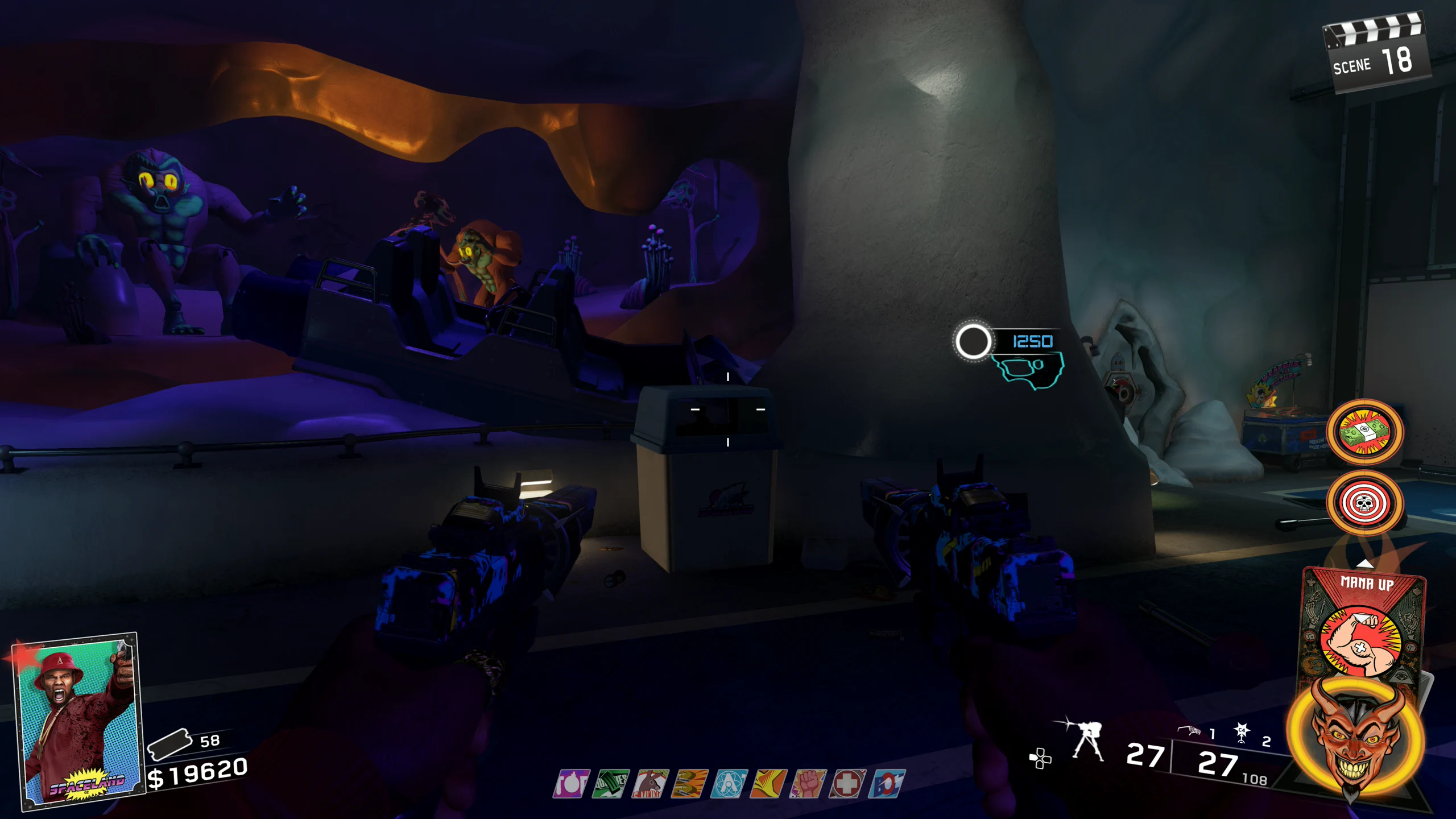This screenshot has height=819, width=1456.
Task: Select the C4 lethal equipment icon
Action: (1242, 733)
